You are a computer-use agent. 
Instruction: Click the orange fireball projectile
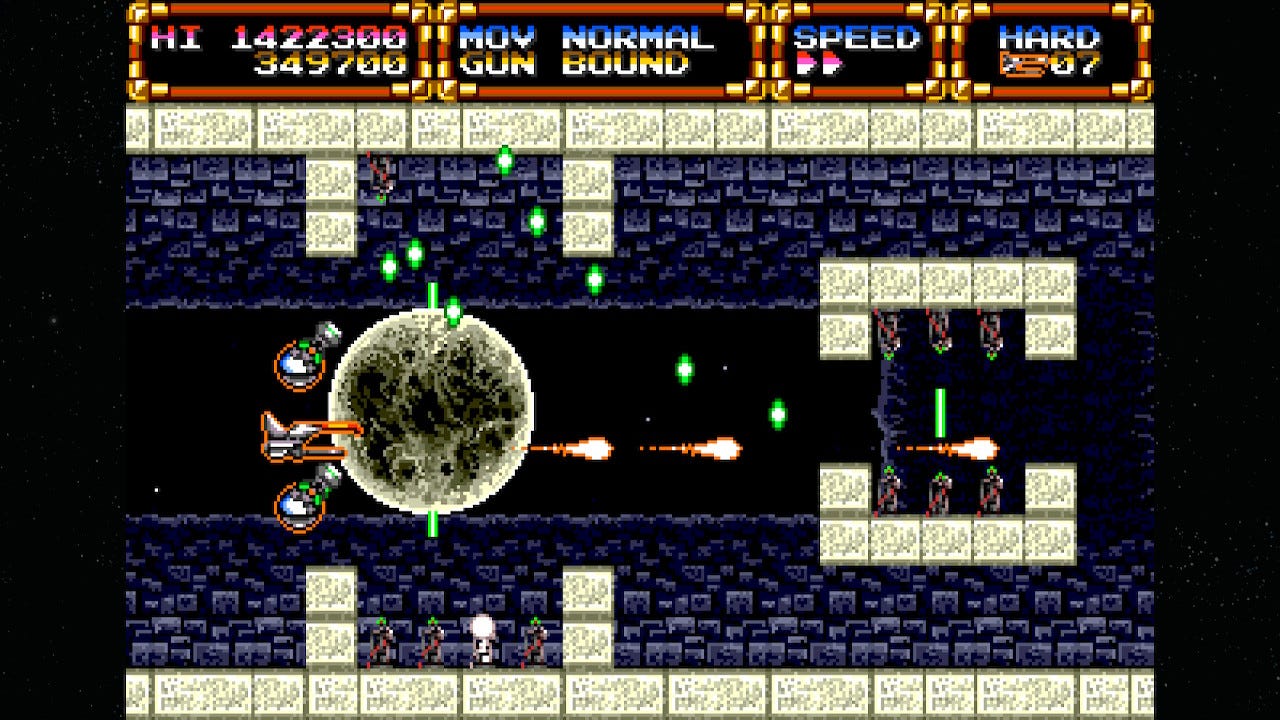(597, 448)
